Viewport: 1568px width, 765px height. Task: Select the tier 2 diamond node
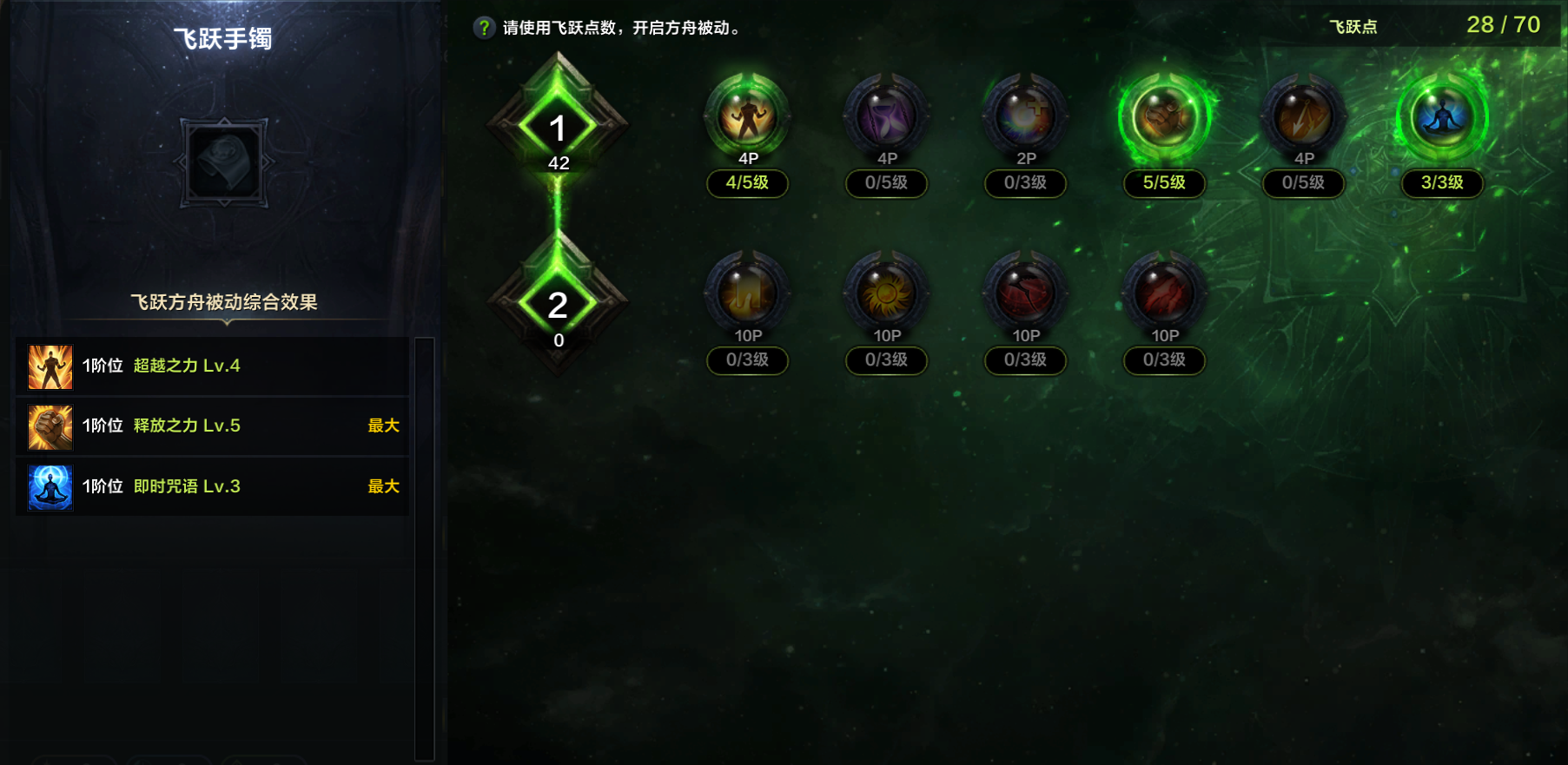click(x=558, y=306)
